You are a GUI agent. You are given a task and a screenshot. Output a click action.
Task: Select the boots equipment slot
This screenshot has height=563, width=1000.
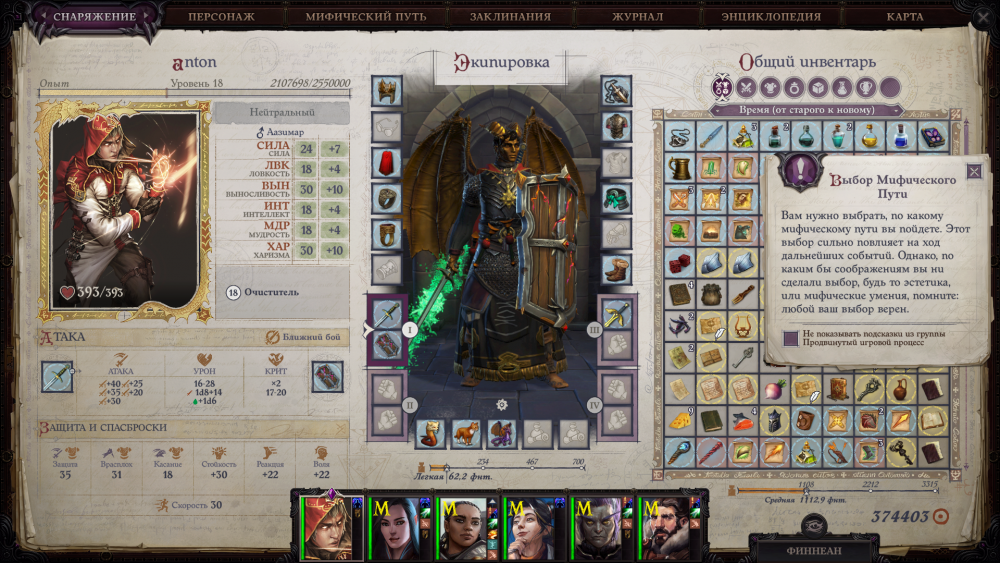[616, 270]
